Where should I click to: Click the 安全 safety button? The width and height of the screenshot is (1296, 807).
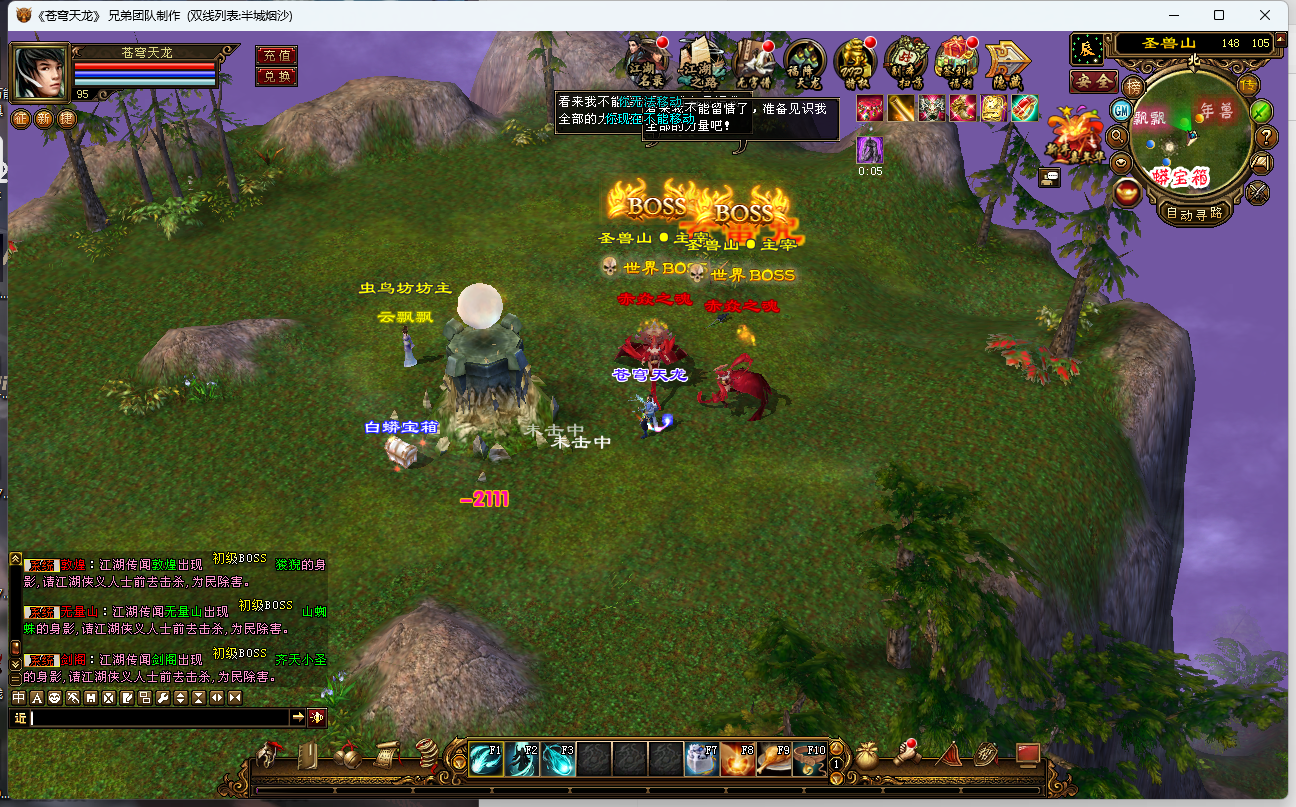click(x=1093, y=81)
